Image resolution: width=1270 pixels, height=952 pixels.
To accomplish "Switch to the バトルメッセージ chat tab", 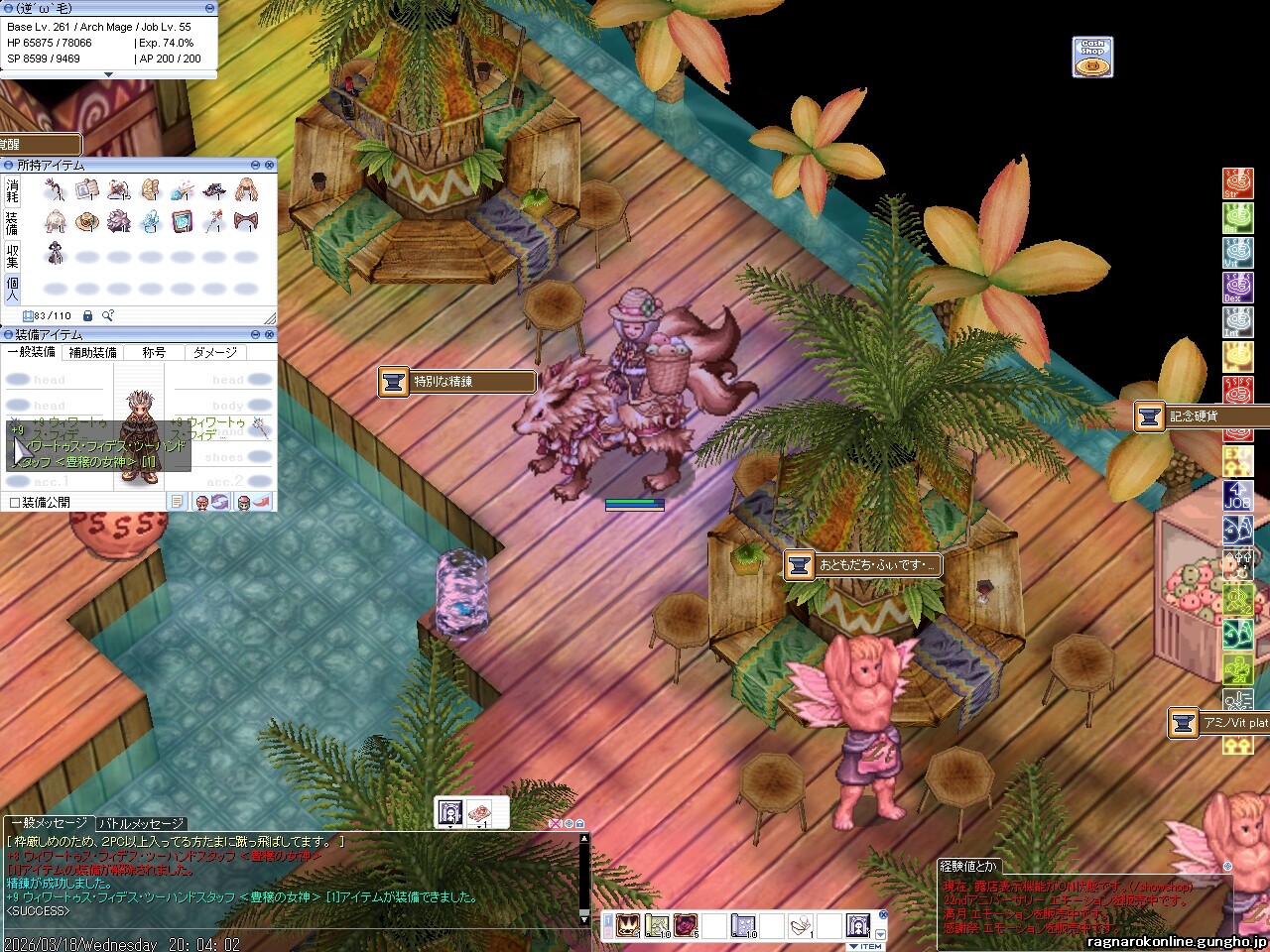I will [x=141, y=824].
